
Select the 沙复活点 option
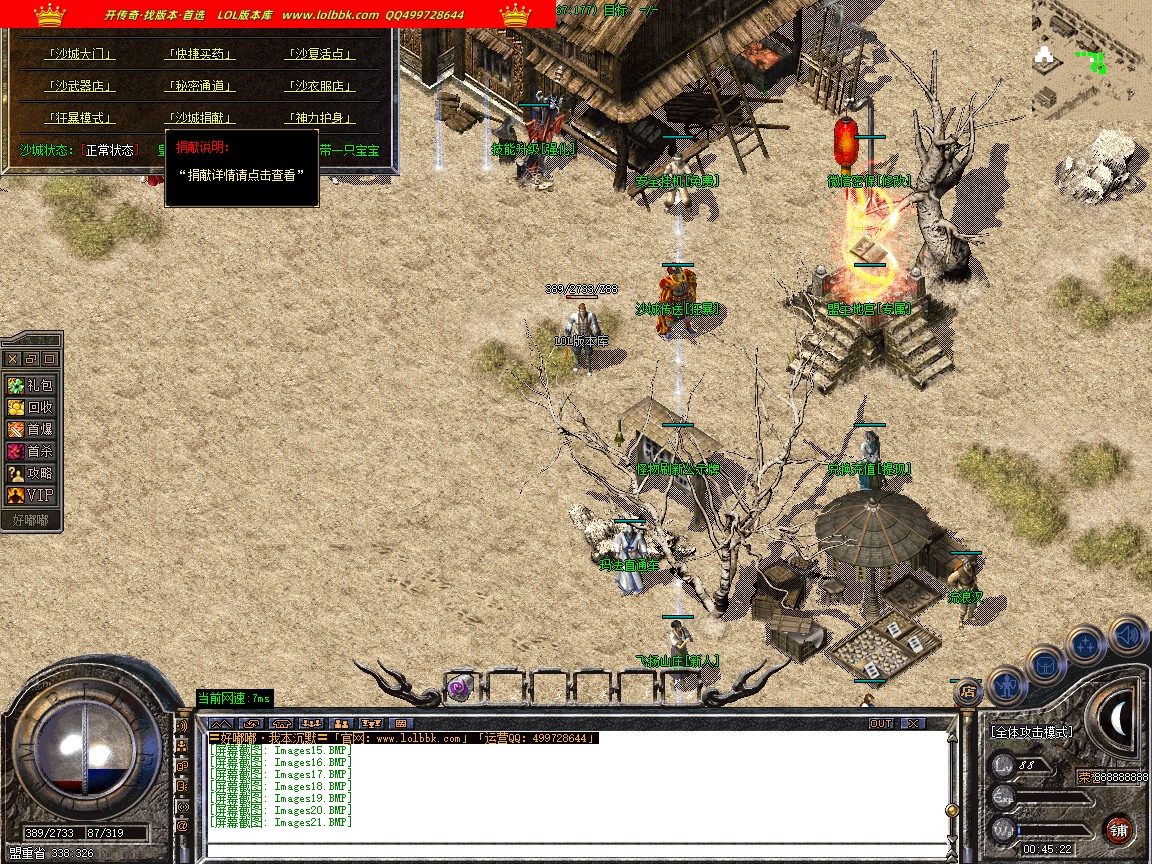click(320, 54)
